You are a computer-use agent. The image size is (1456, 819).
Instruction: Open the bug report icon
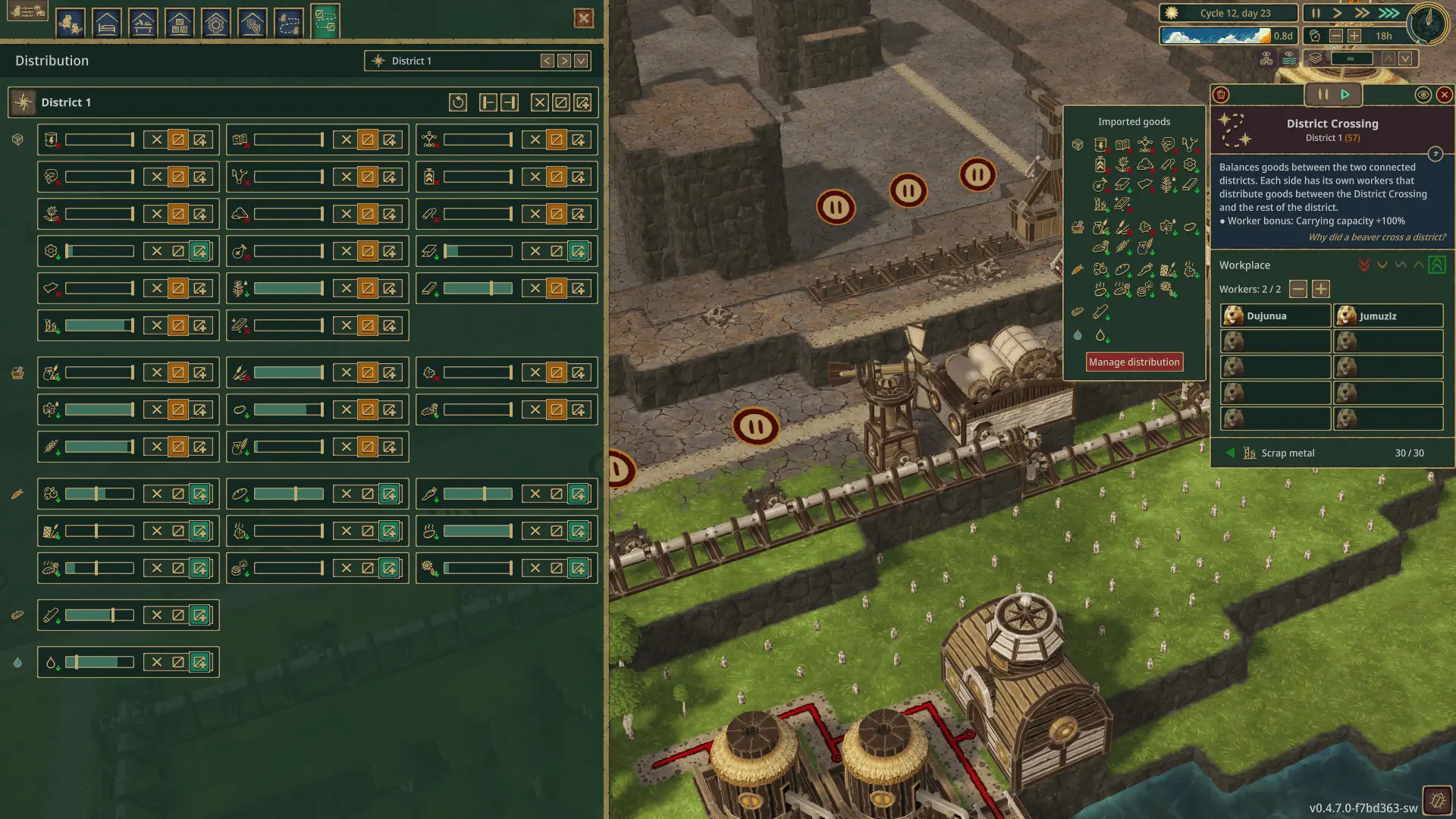pyautogui.click(x=1438, y=799)
